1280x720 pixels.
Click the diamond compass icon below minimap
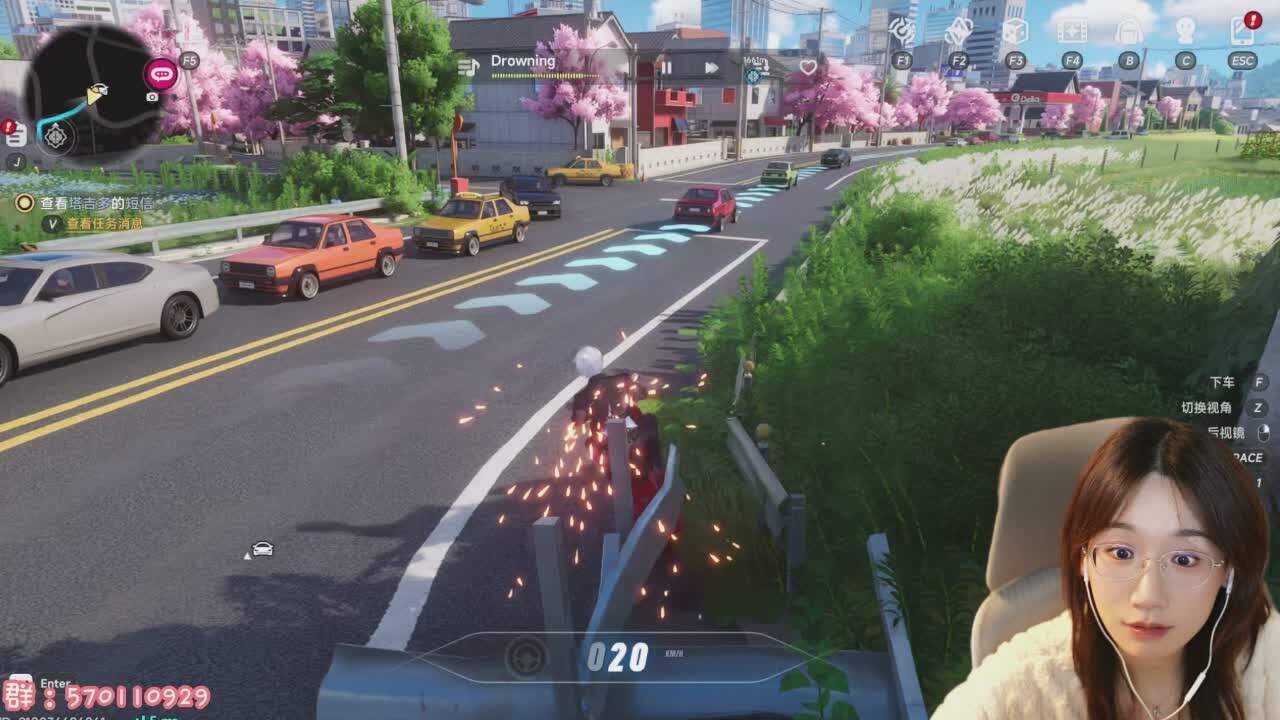click(x=56, y=135)
